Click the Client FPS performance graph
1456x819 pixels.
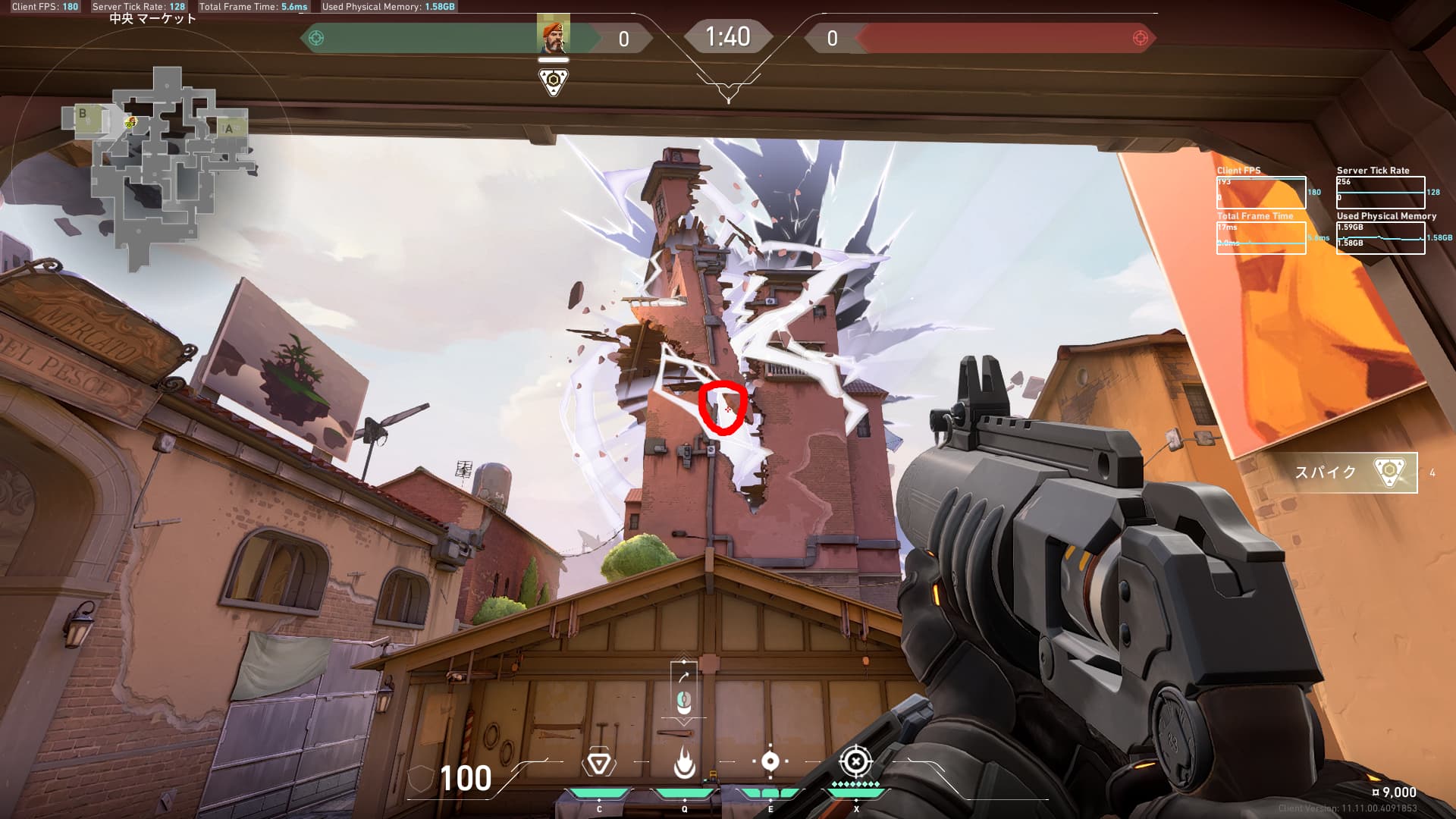pos(1261,193)
